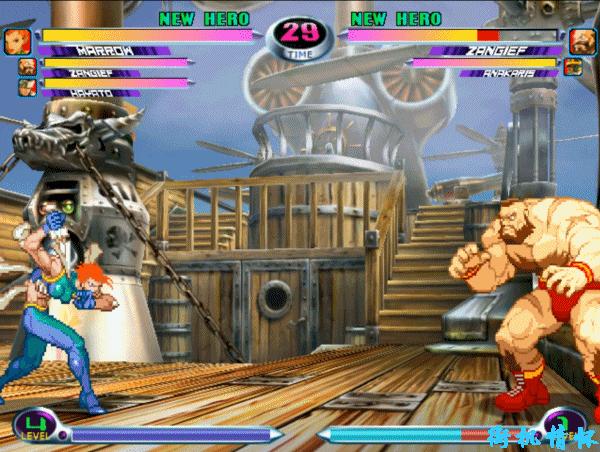This screenshot has height=452, width=600.
Task: Choose Hayato's partner portrait
Action: pyautogui.click(x=26, y=87)
